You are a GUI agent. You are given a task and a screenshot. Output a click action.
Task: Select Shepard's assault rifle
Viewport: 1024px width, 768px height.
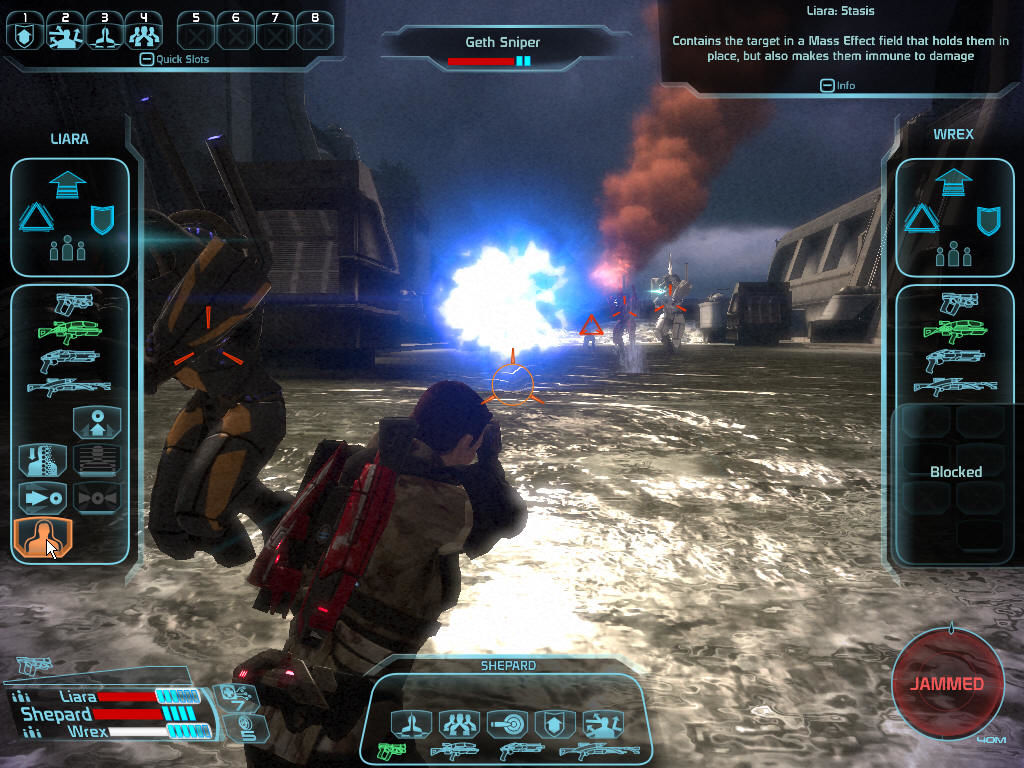453,749
